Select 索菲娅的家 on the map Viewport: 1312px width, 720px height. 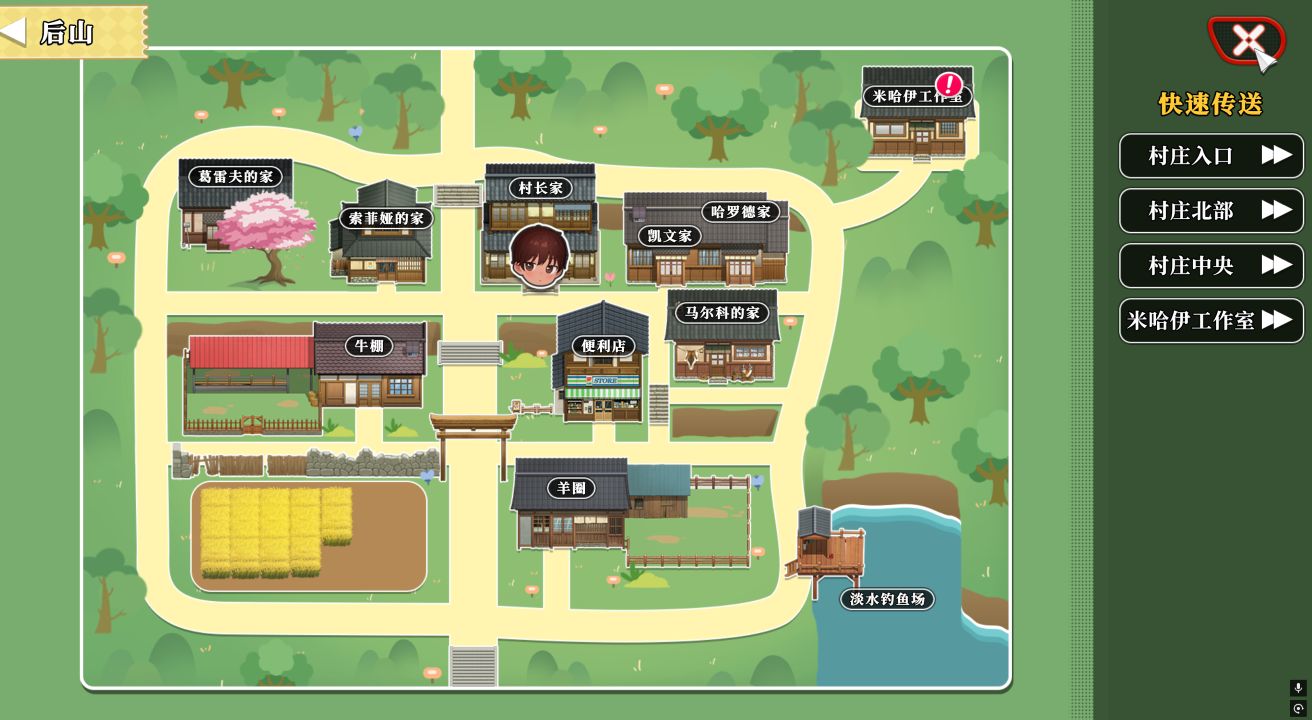coord(386,218)
